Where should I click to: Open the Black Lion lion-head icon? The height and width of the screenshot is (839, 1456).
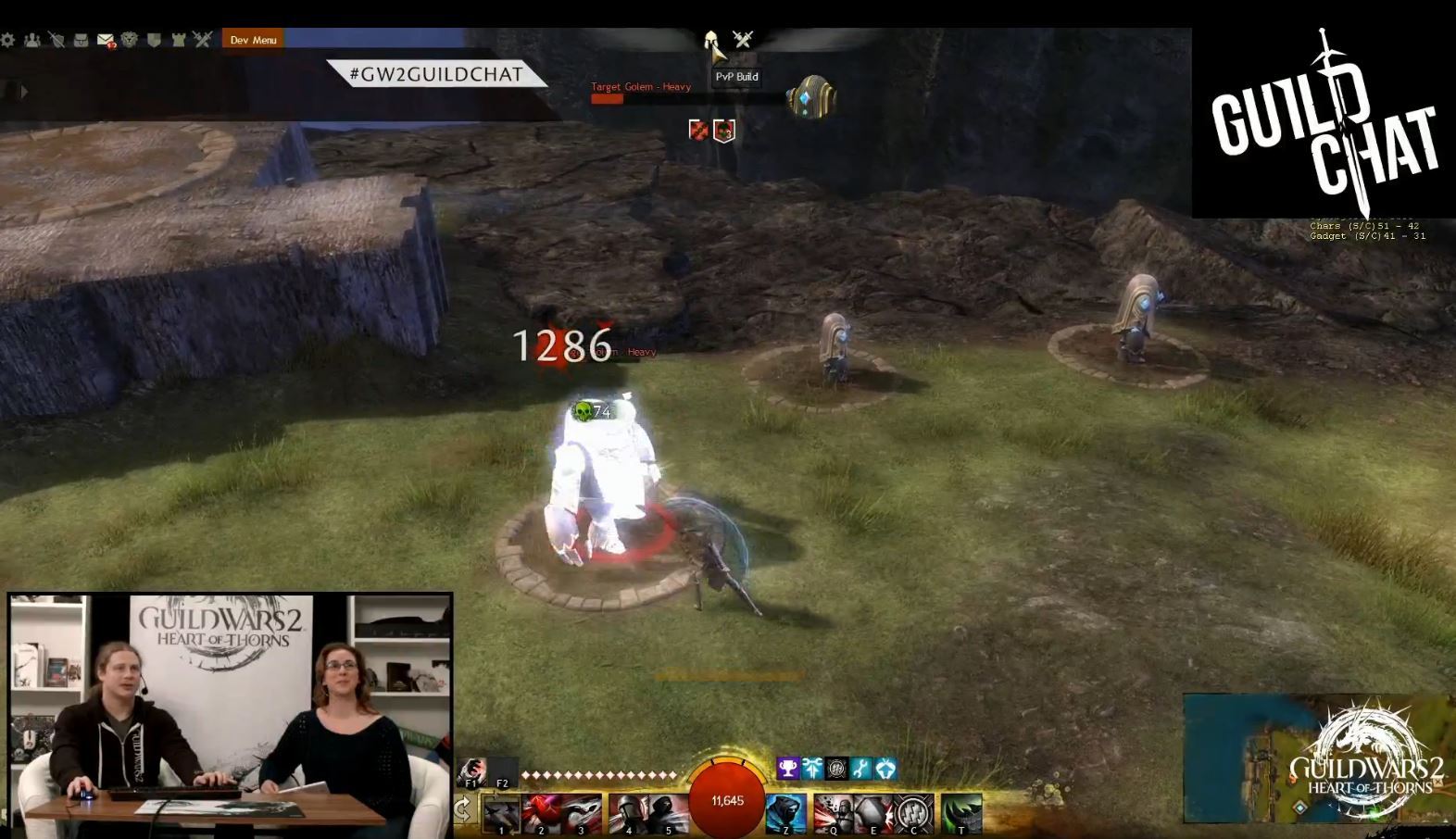tap(130, 39)
